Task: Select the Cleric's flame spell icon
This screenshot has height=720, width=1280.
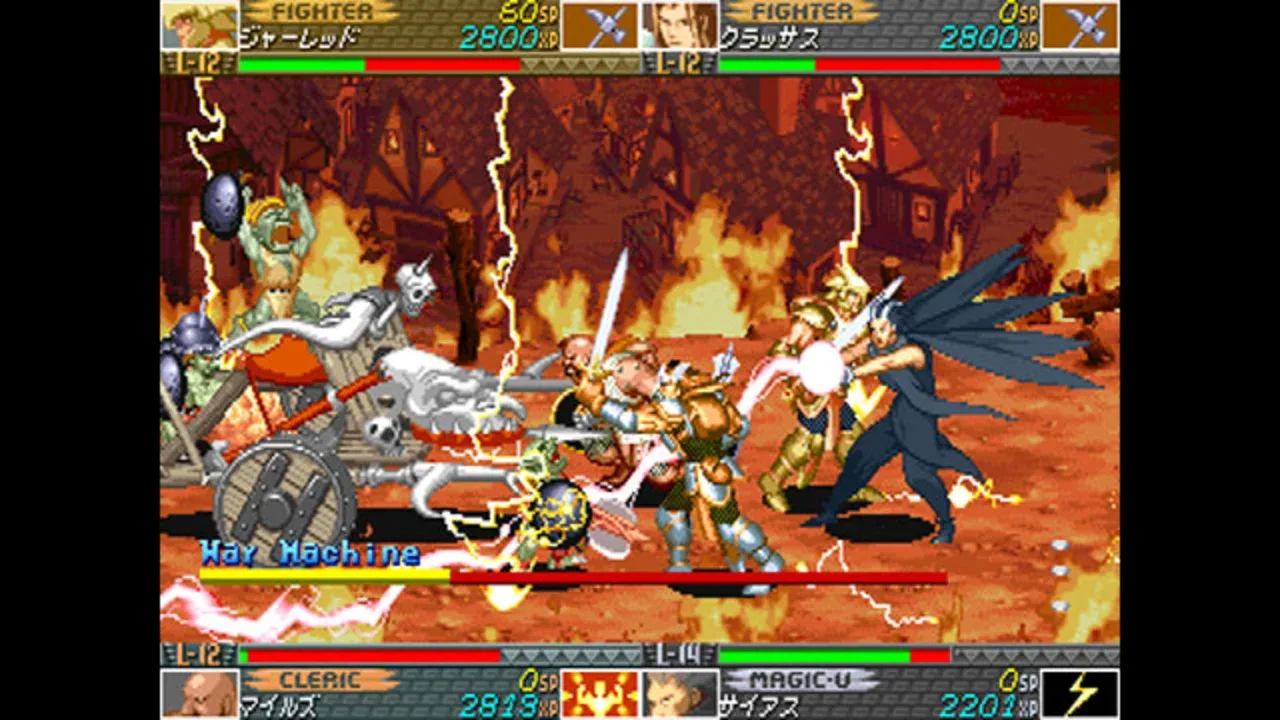Action: coord(597,692)
